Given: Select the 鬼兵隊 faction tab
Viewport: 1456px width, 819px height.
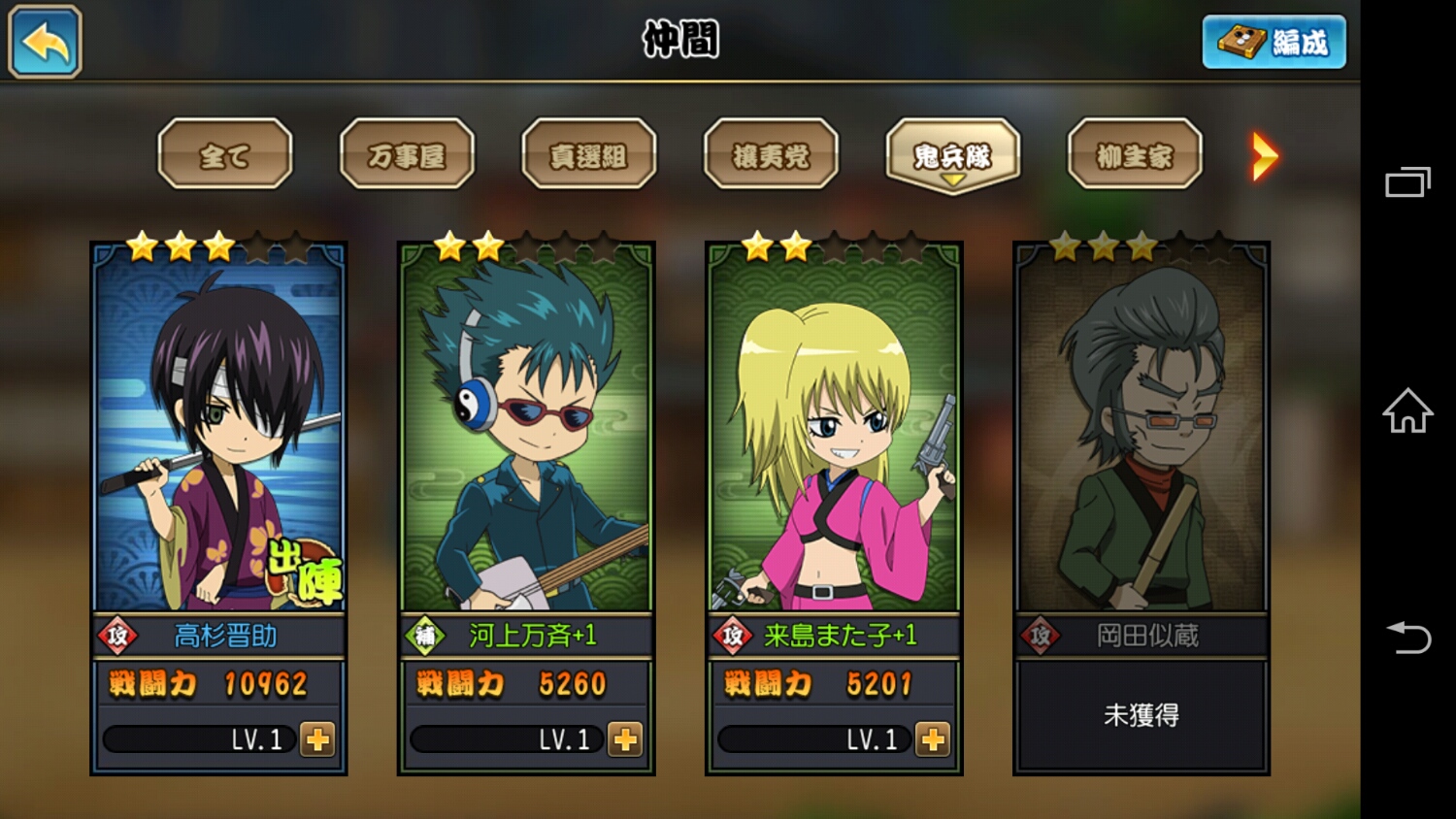Looking at the screenshot, I should 952,154.
